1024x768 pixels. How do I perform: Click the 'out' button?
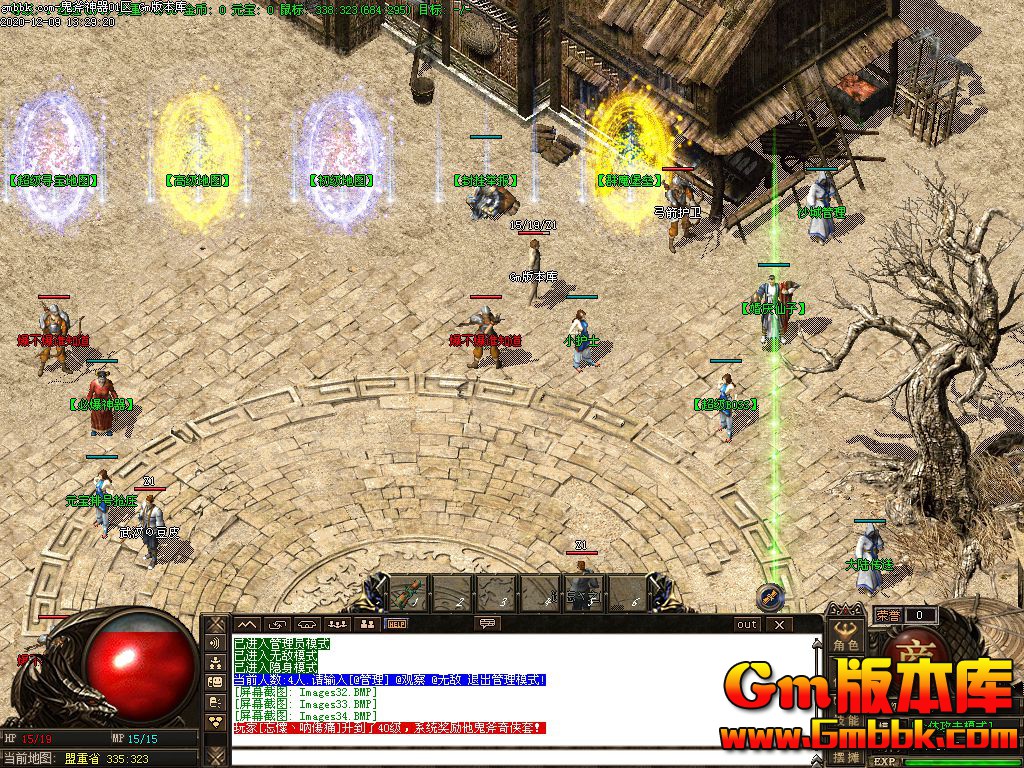(746, 624)
